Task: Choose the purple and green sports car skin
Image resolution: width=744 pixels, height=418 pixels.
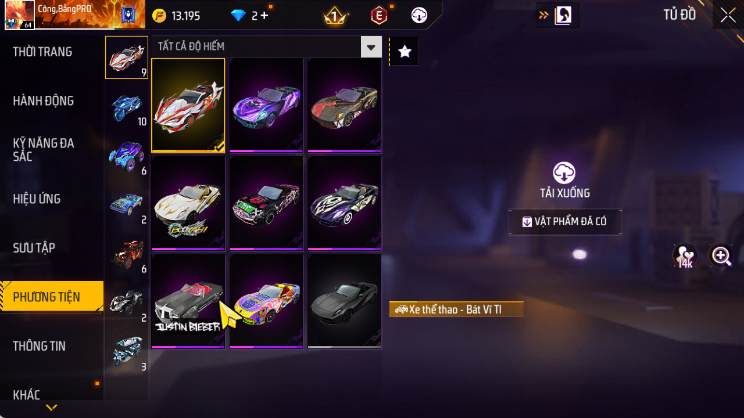Action: [267, 104]
